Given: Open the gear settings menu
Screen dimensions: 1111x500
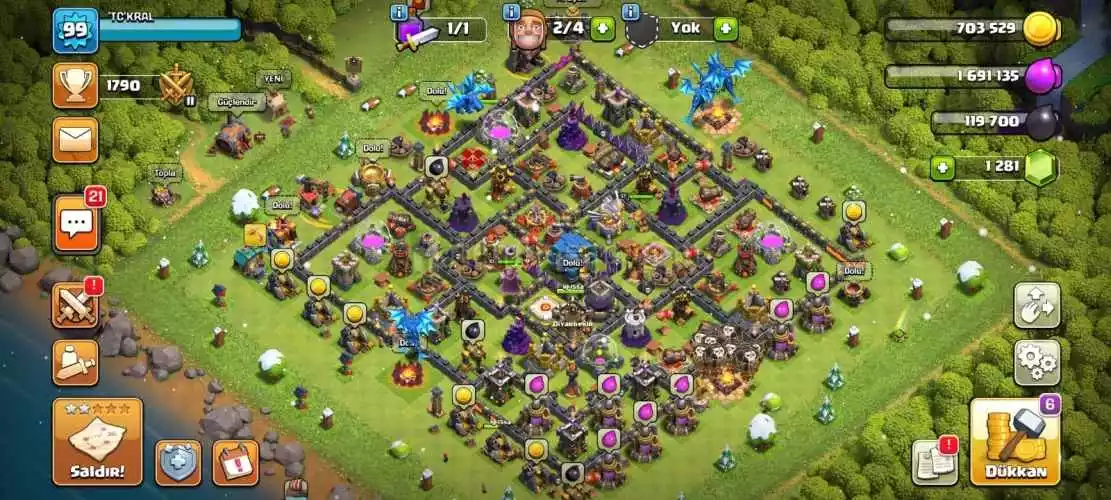Looking at the screenshot, I should click(x=1037, y=362).
